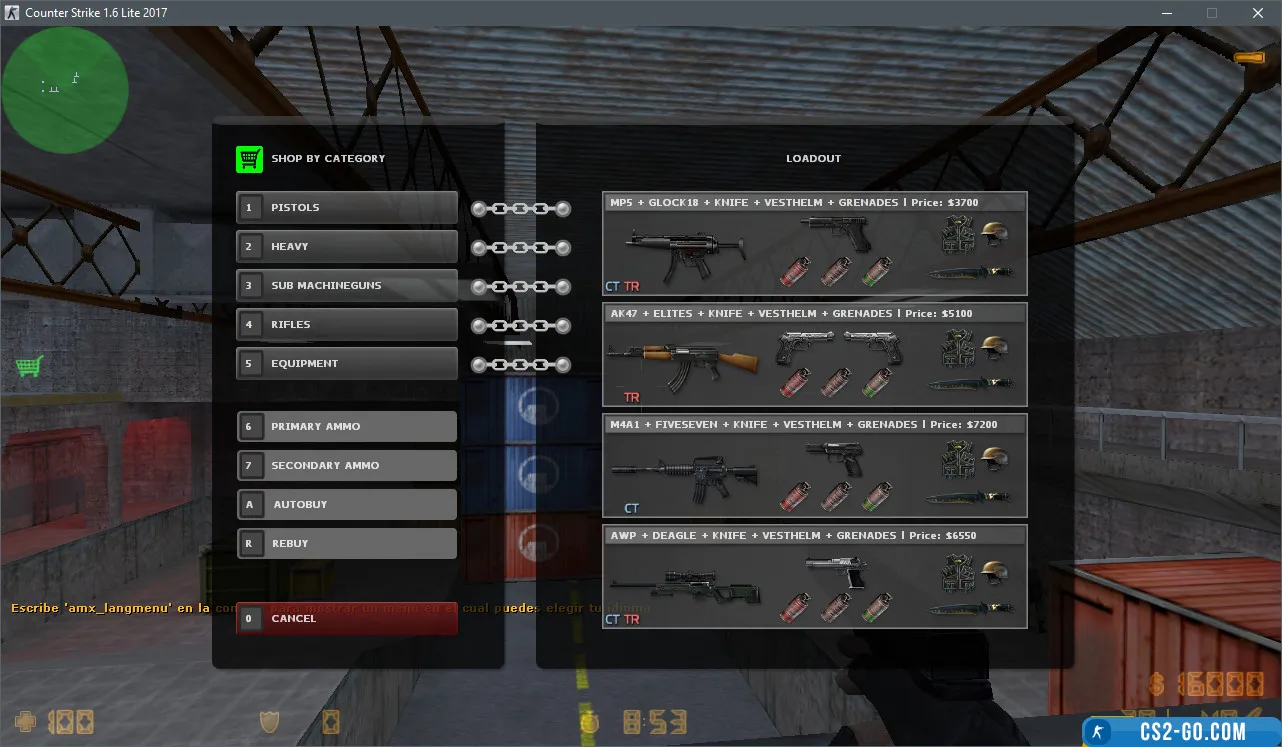
Task: Activate the Autobuy option
Action: click(x=347, y=505)
